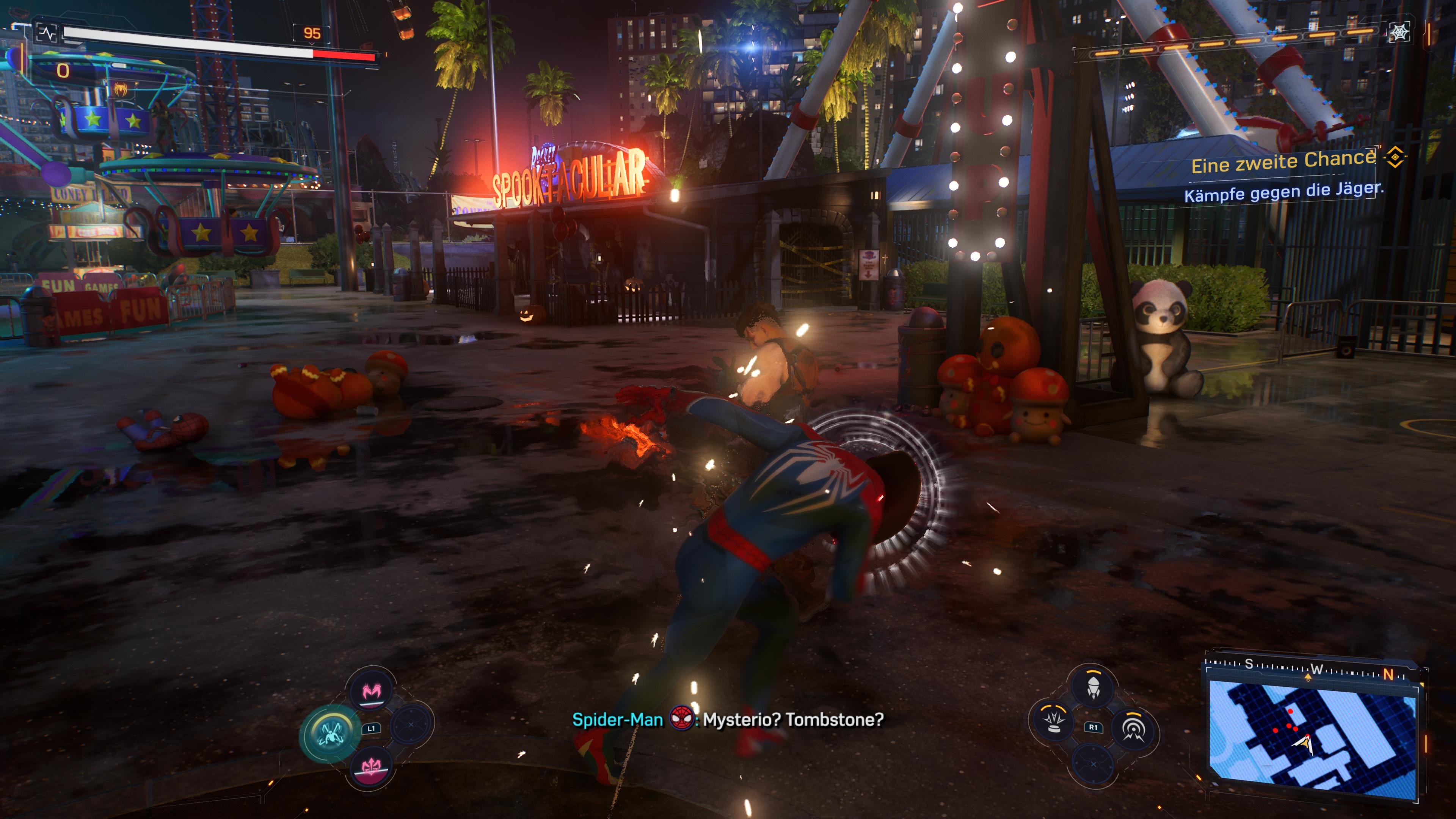Select the rocket gadget icon near R1

click(x=1094, y=687)
